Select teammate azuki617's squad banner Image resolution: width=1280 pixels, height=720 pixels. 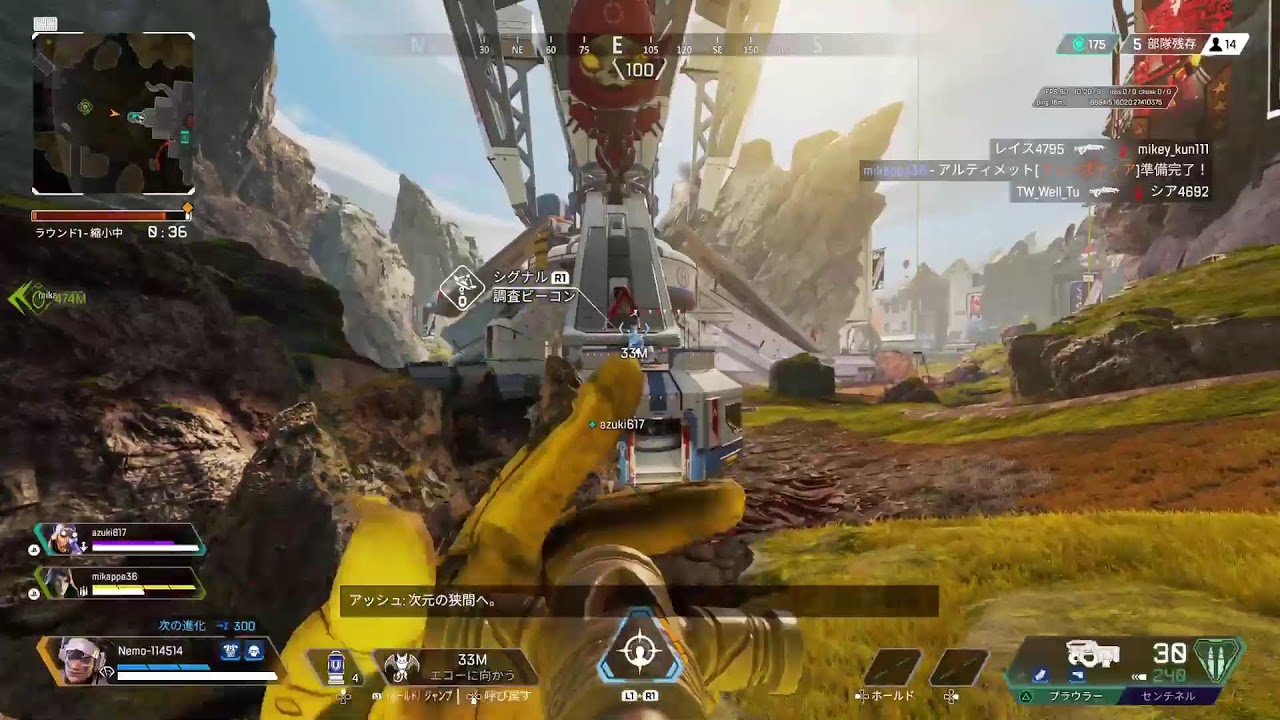coord(120,540)
